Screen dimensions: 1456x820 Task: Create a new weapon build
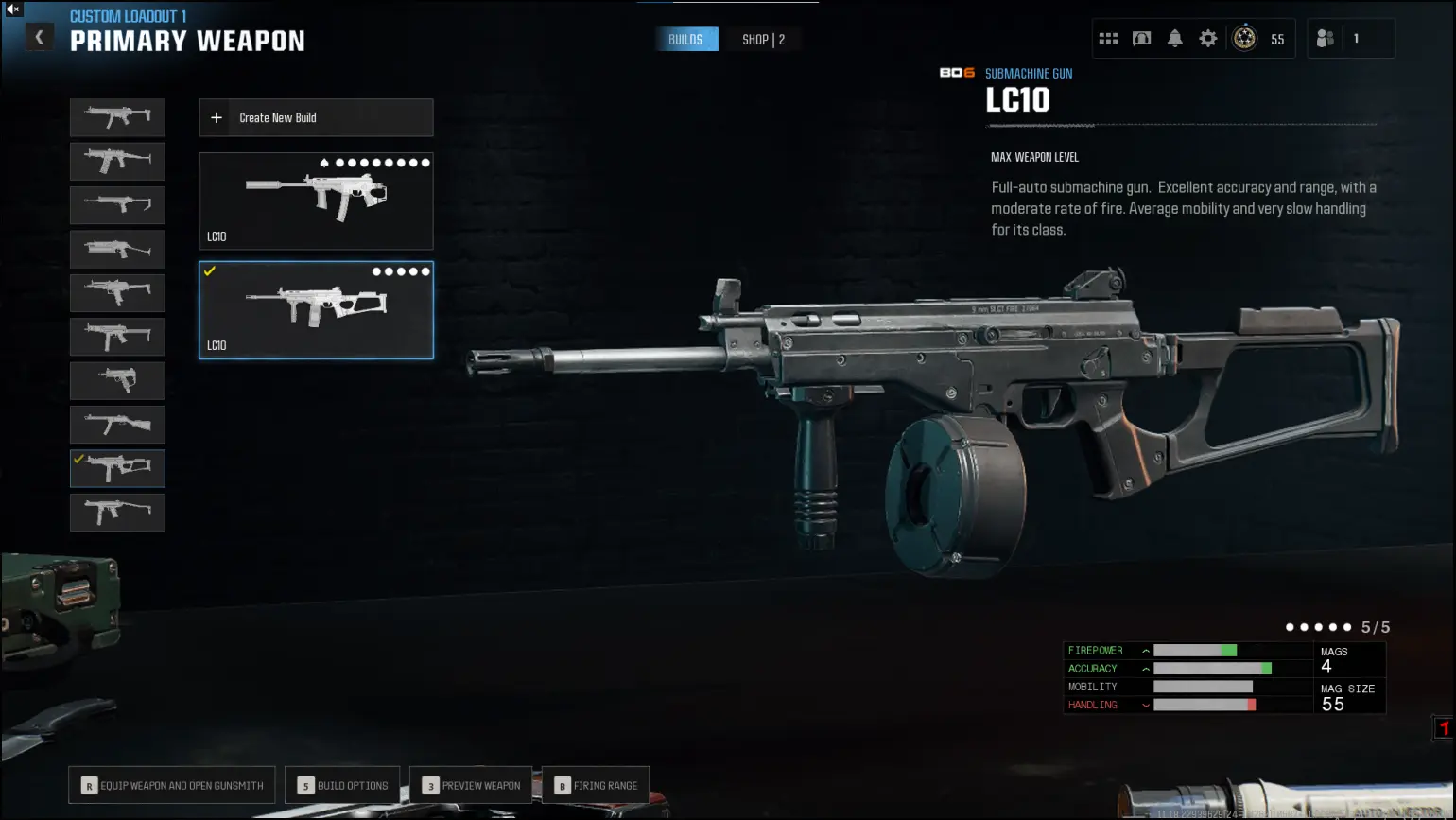tap(316, 118)
